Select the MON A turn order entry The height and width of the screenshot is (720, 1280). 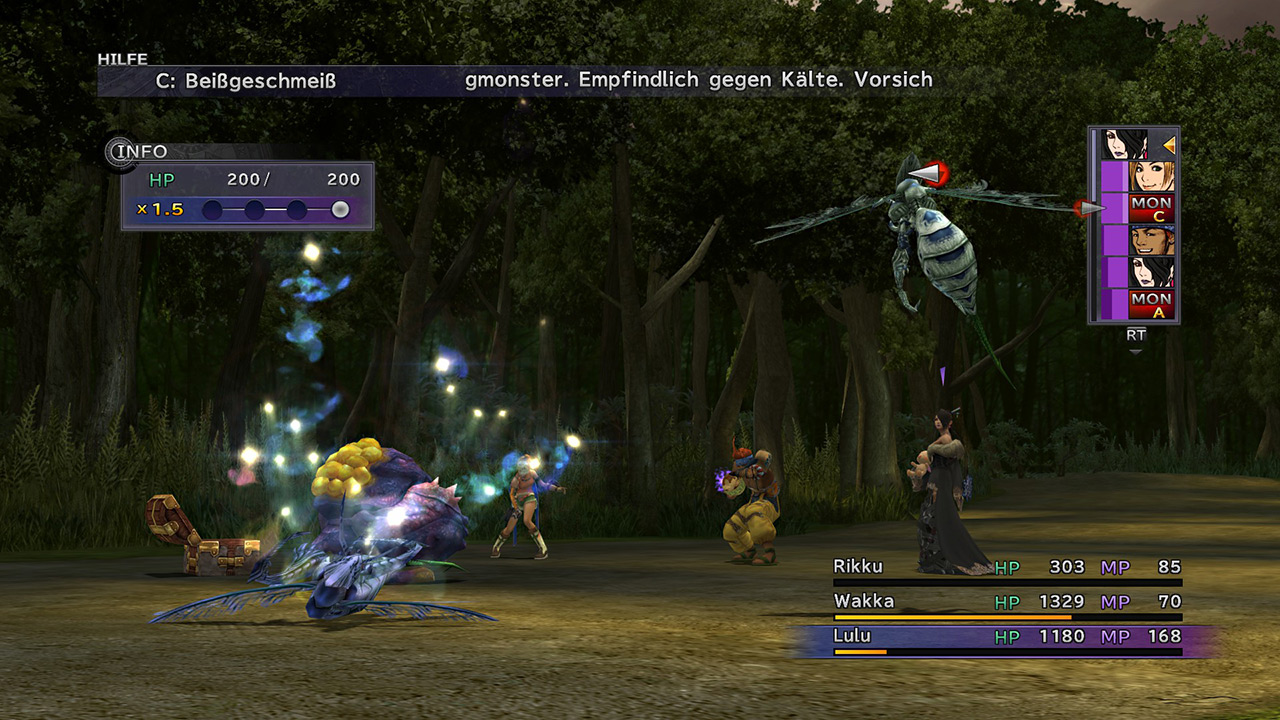pos(1151,304)
